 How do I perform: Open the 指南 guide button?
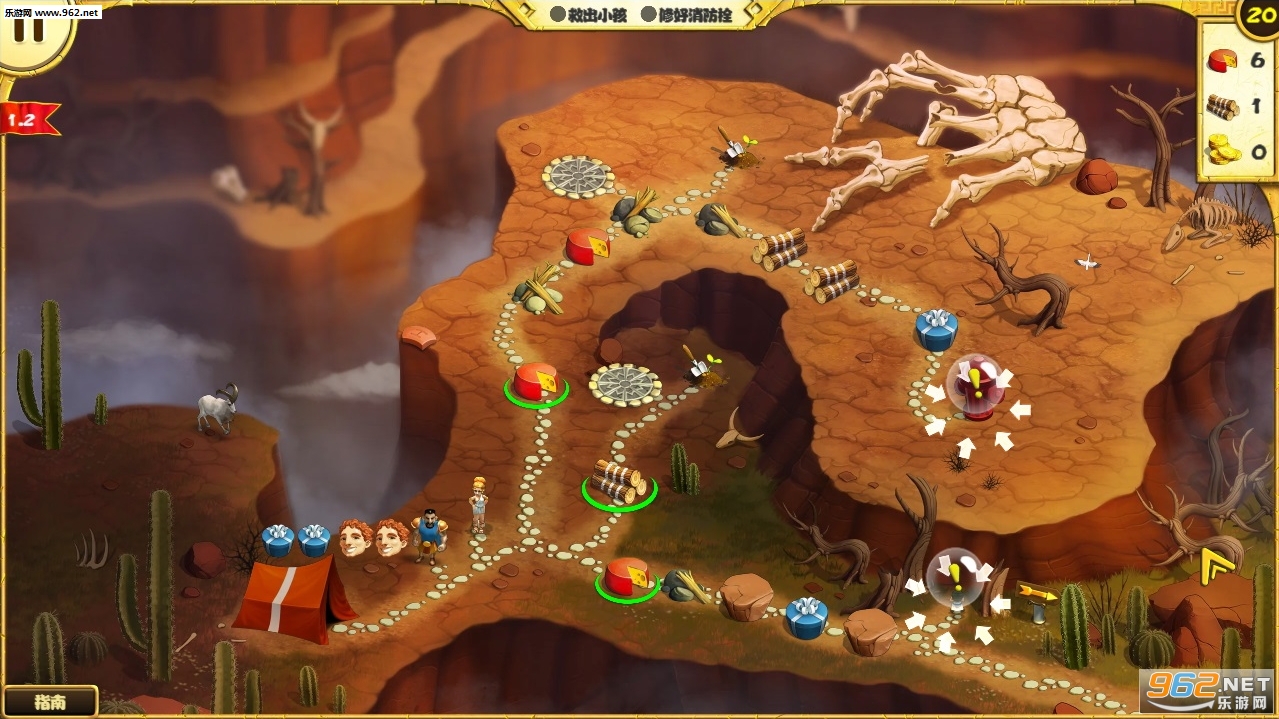click(49, 701)
